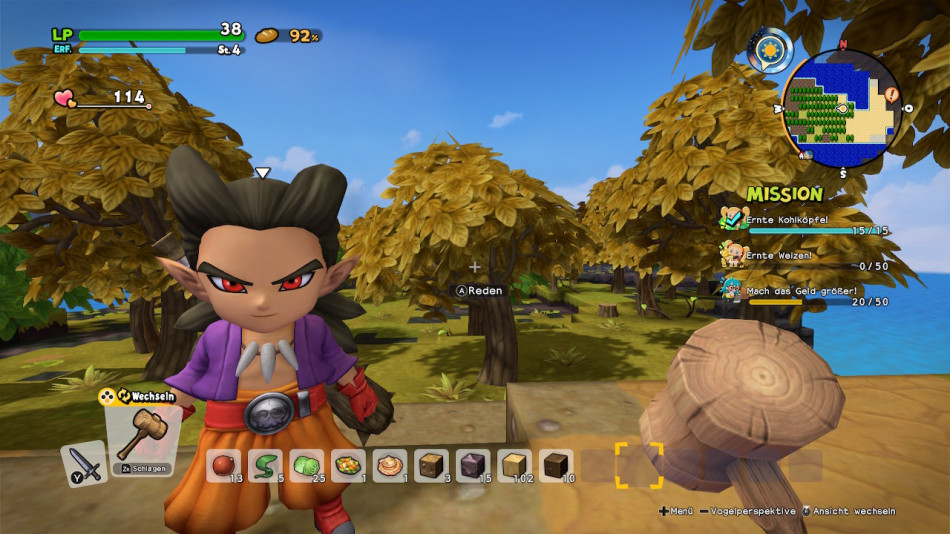
Task: Select the brown block stack of 3
Action: [x=431, y=465]
